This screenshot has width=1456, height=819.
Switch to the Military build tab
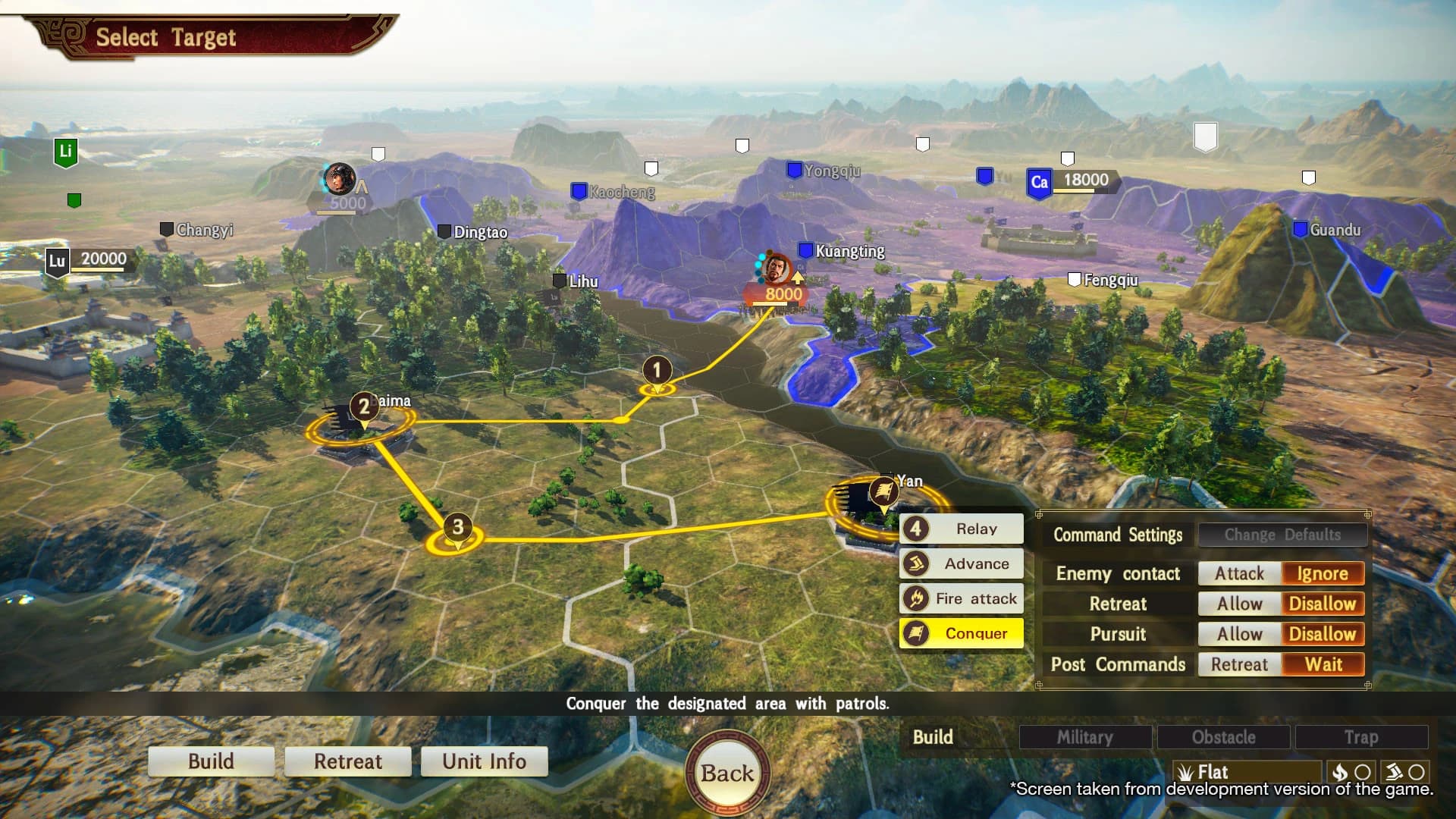point(1086,736)
